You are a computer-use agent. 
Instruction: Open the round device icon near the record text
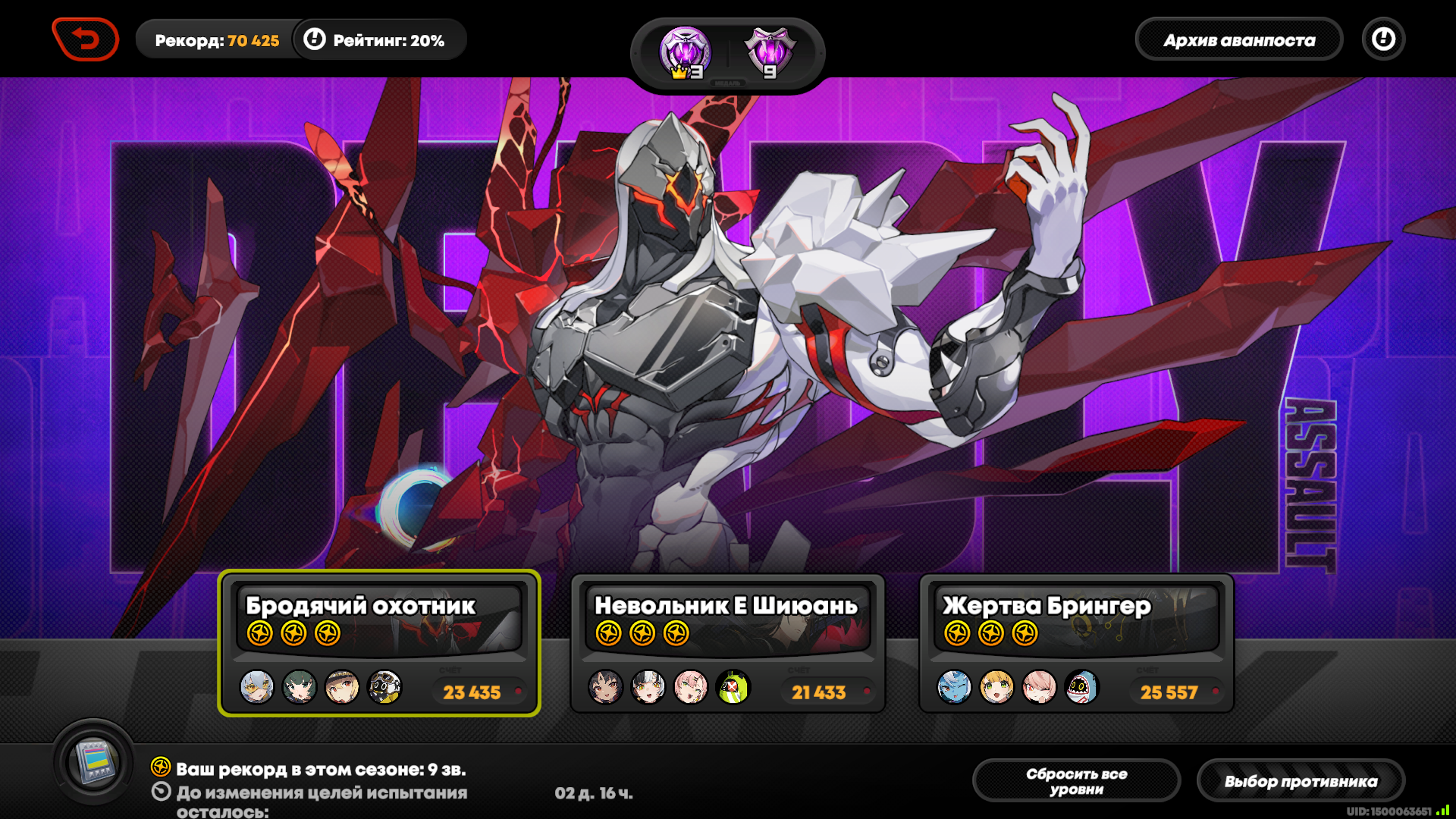tap(94, 761)
